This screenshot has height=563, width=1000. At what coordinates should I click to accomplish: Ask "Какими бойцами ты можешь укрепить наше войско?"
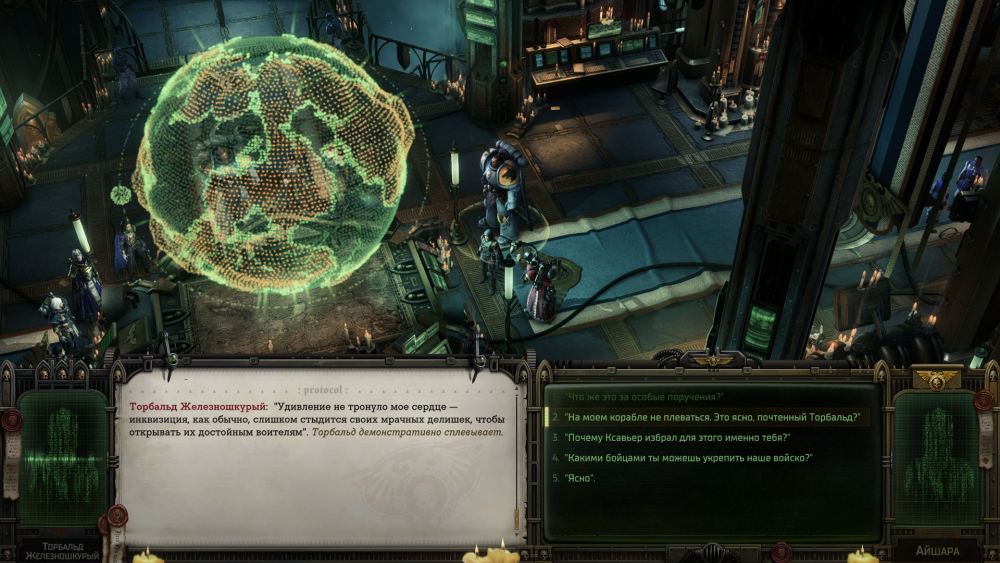point(688,458)
